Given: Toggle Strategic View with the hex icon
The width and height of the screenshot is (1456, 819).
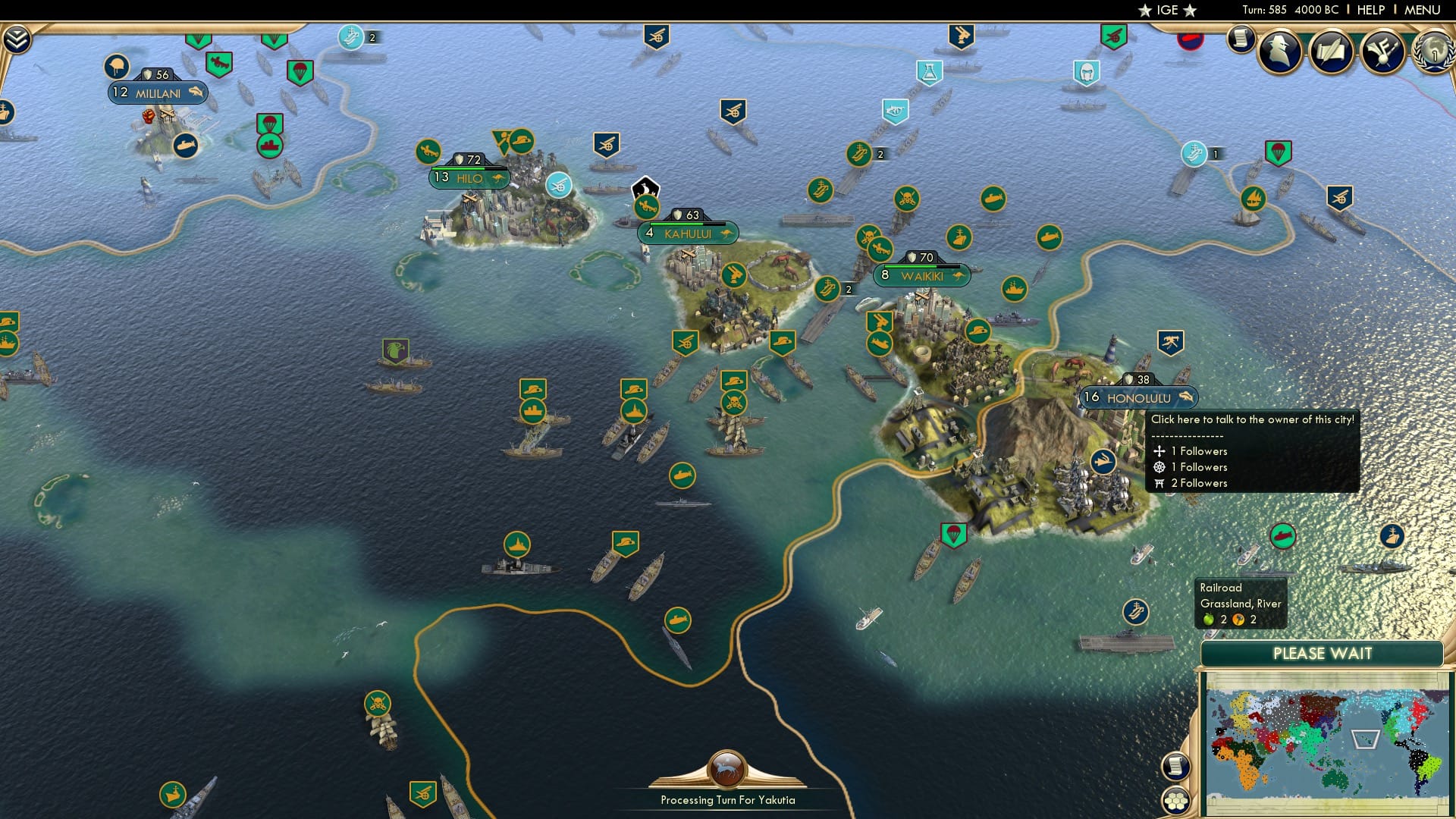Looking at the screenshot, I should click(x=1176, y=801).
